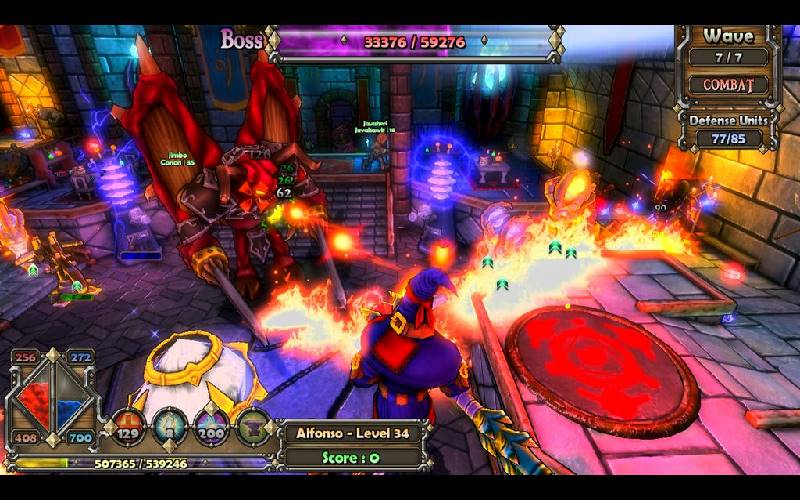This screenshot has width=800, height=500.
Task: Activate the blue tower icon
Action: click(171, 427)
